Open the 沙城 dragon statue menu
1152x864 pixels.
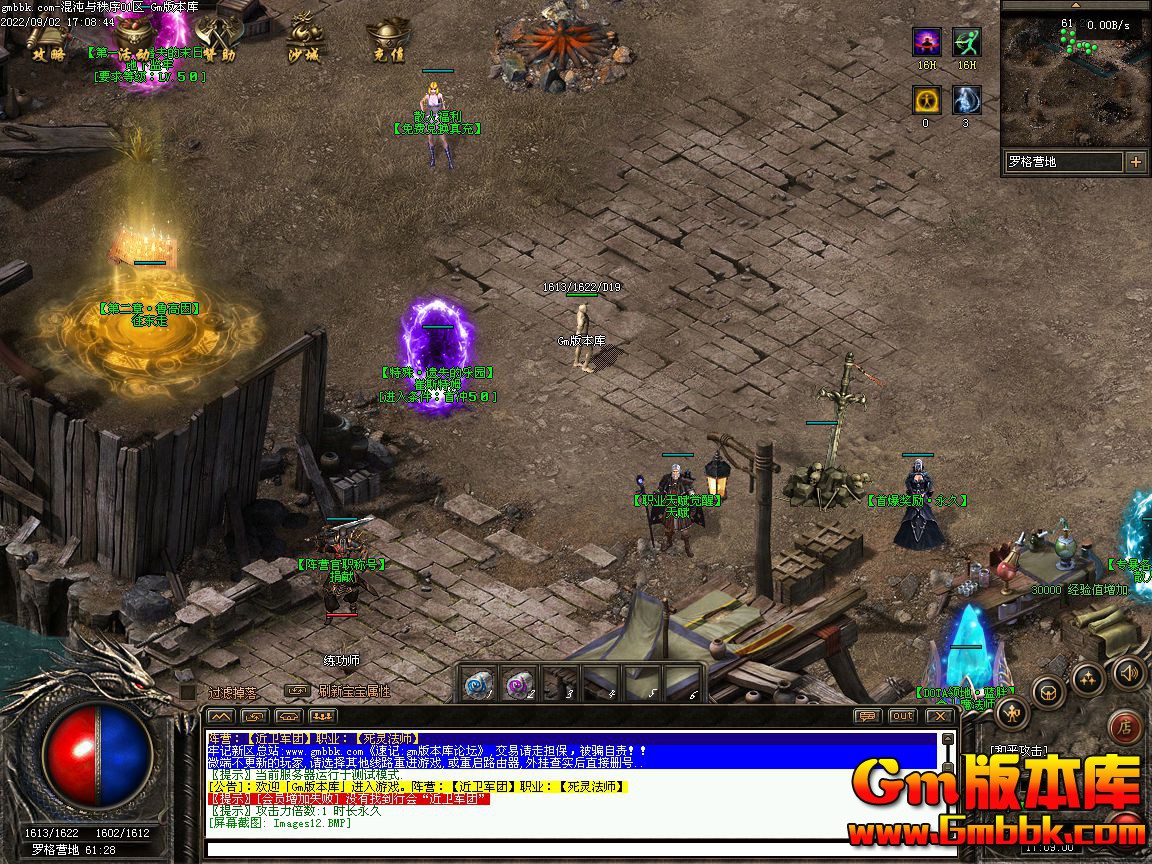[x=304, y=40]
